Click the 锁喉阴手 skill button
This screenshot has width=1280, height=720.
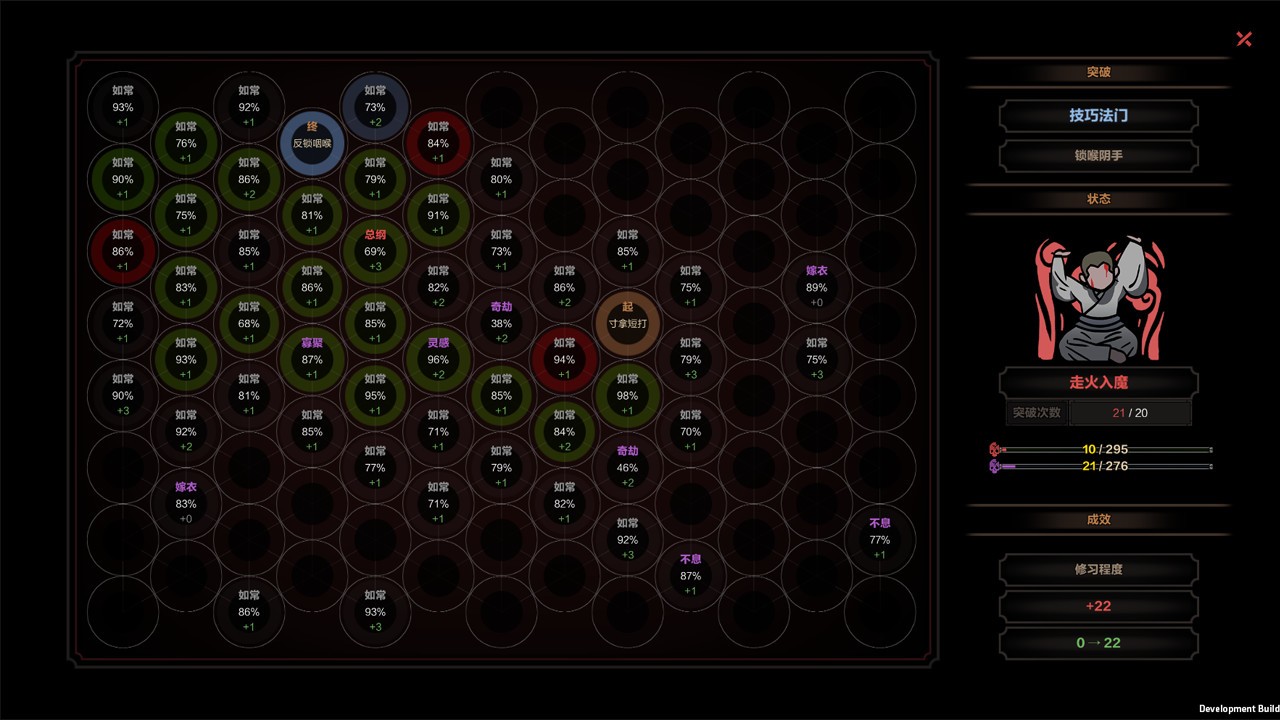(1098, 156)
